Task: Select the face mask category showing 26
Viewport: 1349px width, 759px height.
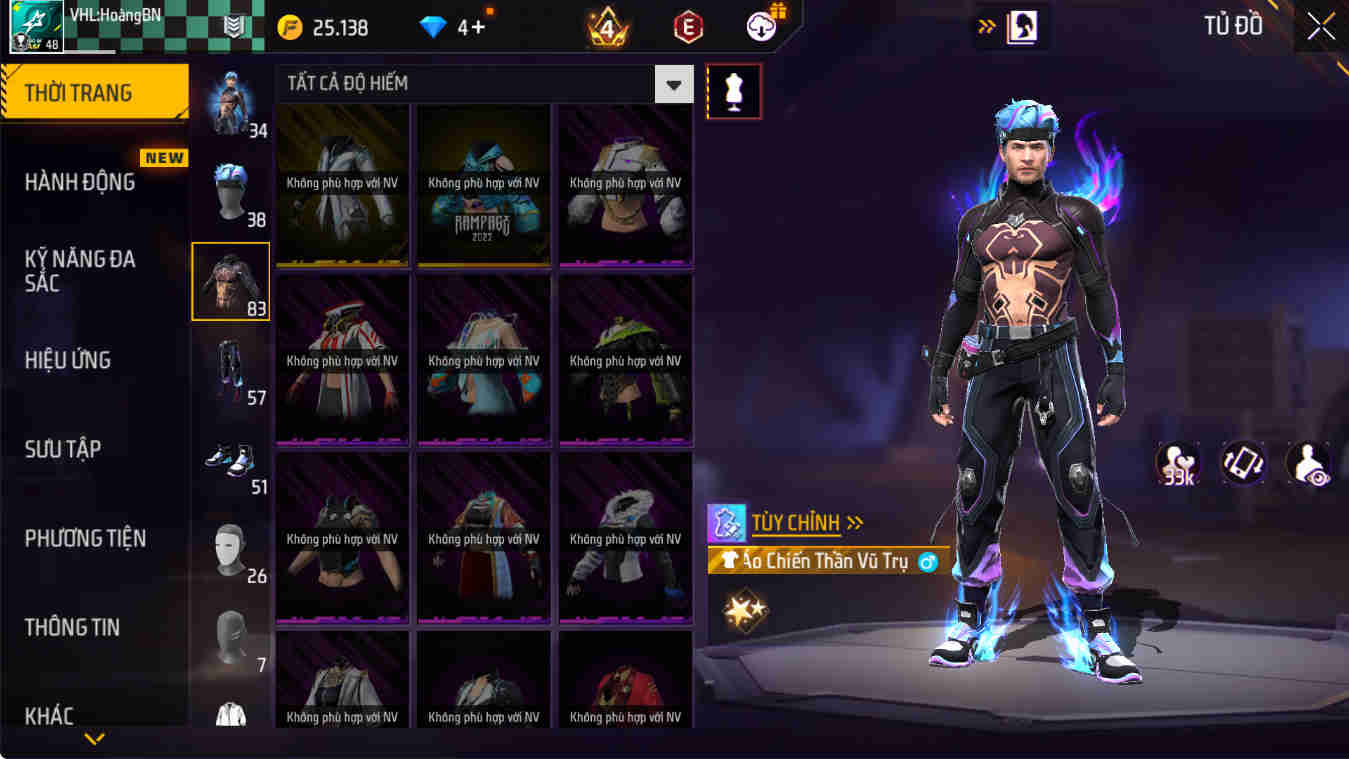Action: [231, 548]
